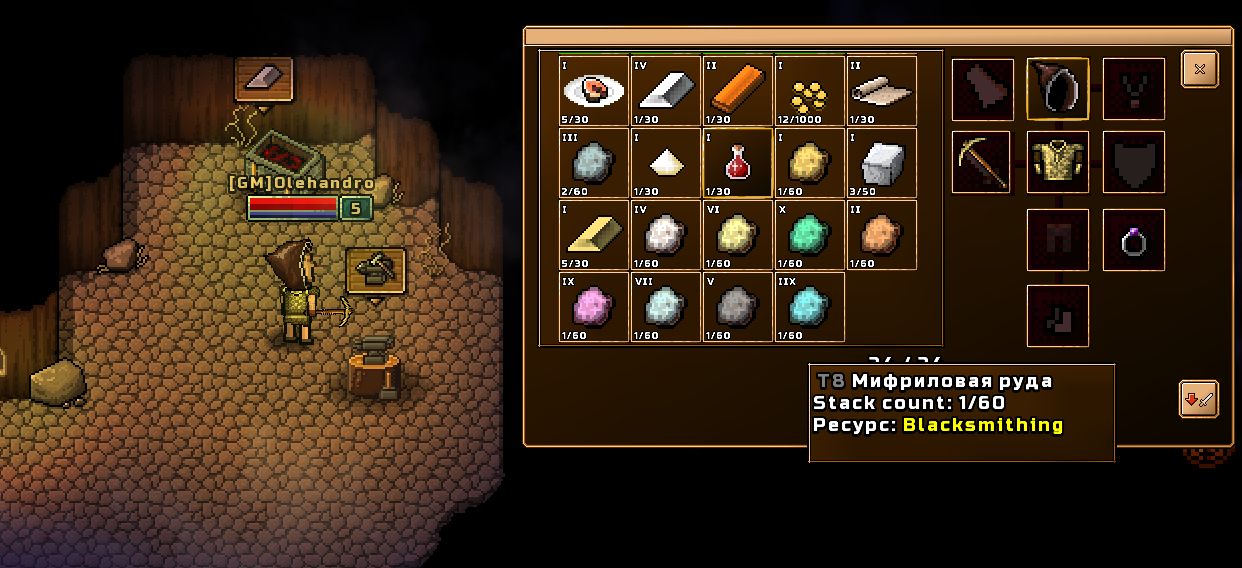The image size is (1242, 568).
Task: Choose the equipped purple gem ring
Action: tap(1134, 240)
